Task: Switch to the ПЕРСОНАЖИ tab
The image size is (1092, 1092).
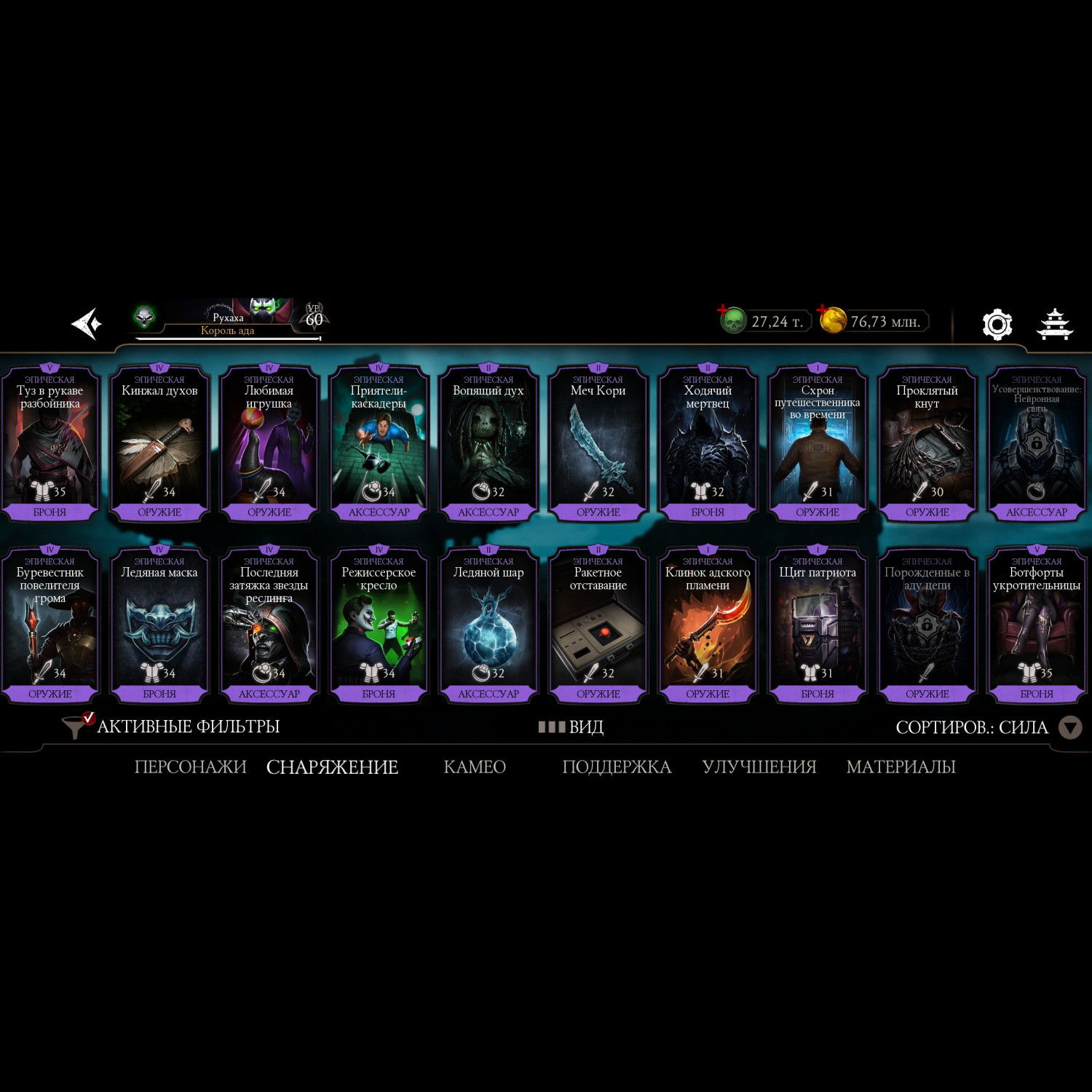Action: tap(190, 767)
